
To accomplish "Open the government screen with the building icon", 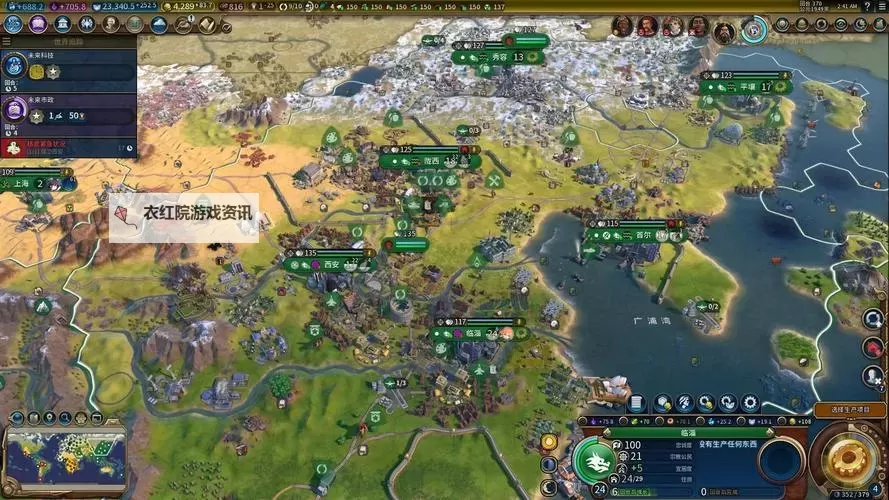I will point(63,24).
